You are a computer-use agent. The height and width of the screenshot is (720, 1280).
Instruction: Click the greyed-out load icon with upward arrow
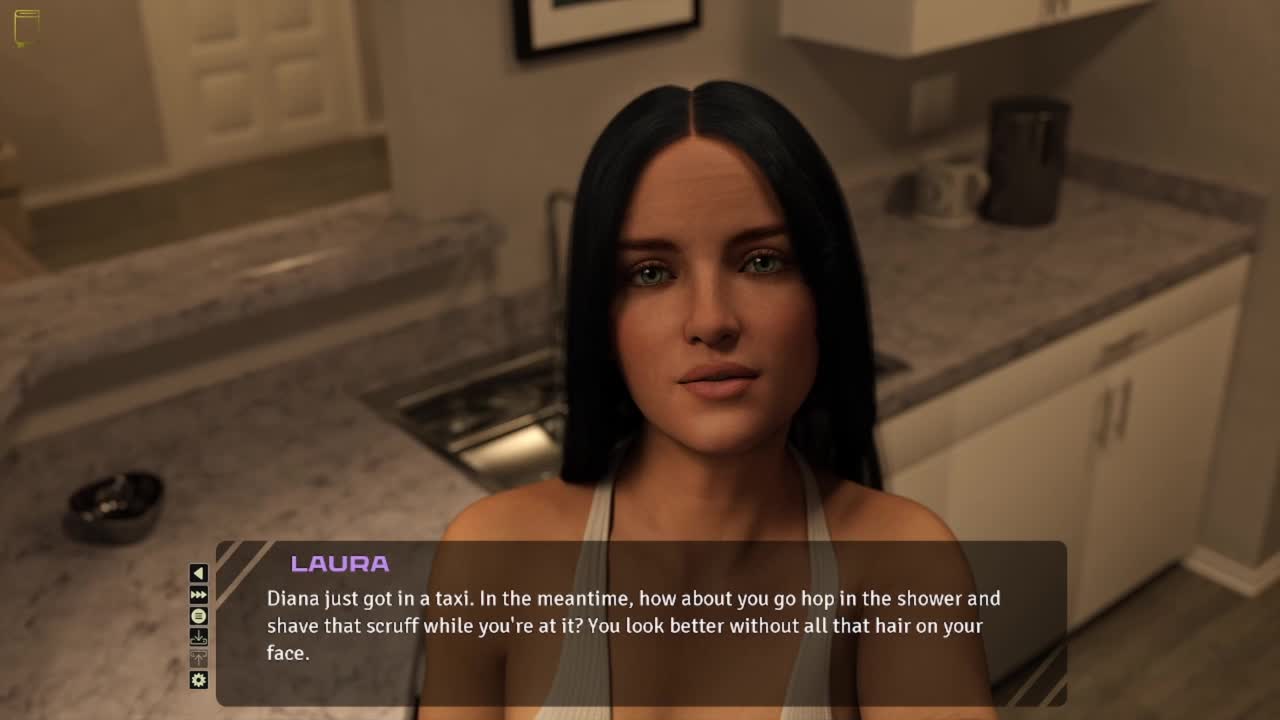199,658
